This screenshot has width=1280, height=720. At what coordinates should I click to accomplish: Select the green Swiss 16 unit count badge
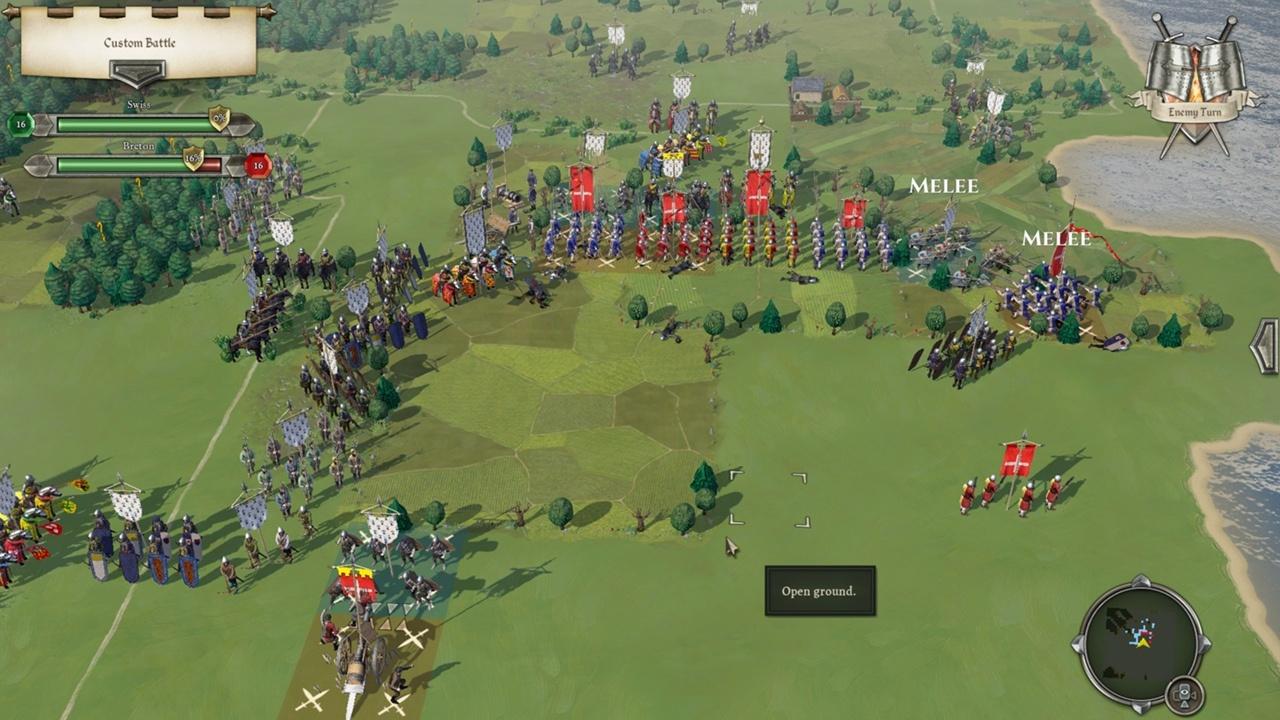pos(19,124)
